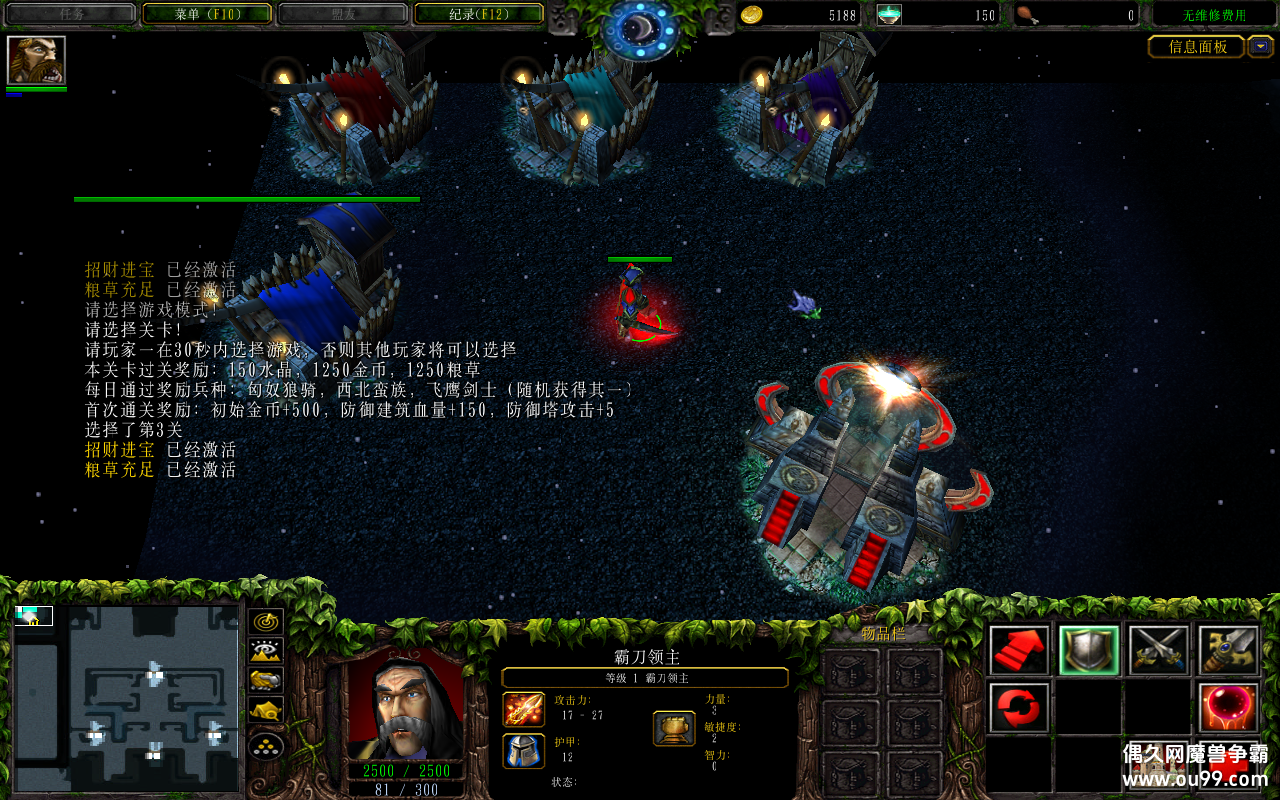The width and height of the screenshot is (1280, 800).
Task: Activate the shield hold position command
Action: point(1089,651)
